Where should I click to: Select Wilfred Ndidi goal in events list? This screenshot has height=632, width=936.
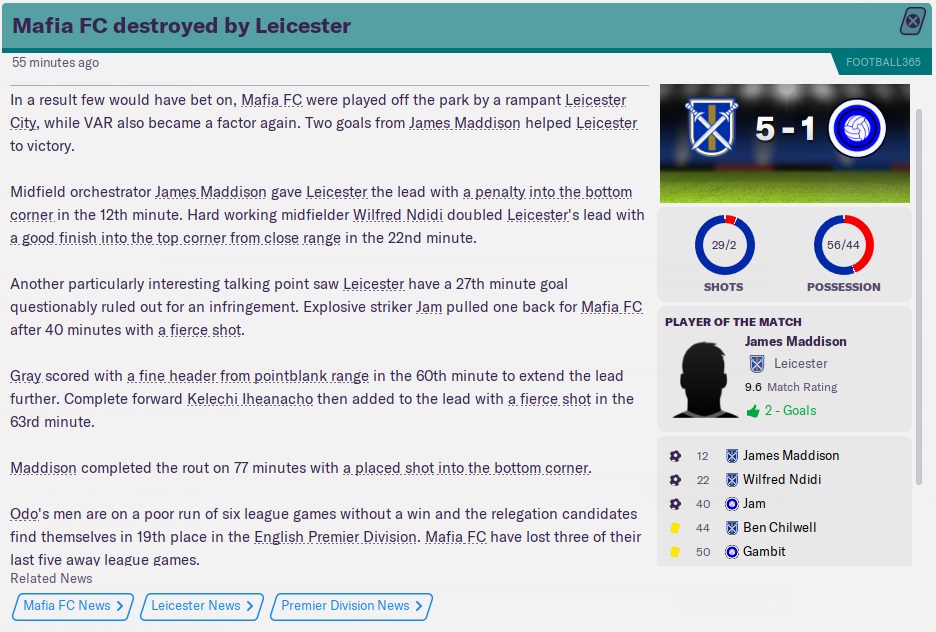tap(781, 479)
